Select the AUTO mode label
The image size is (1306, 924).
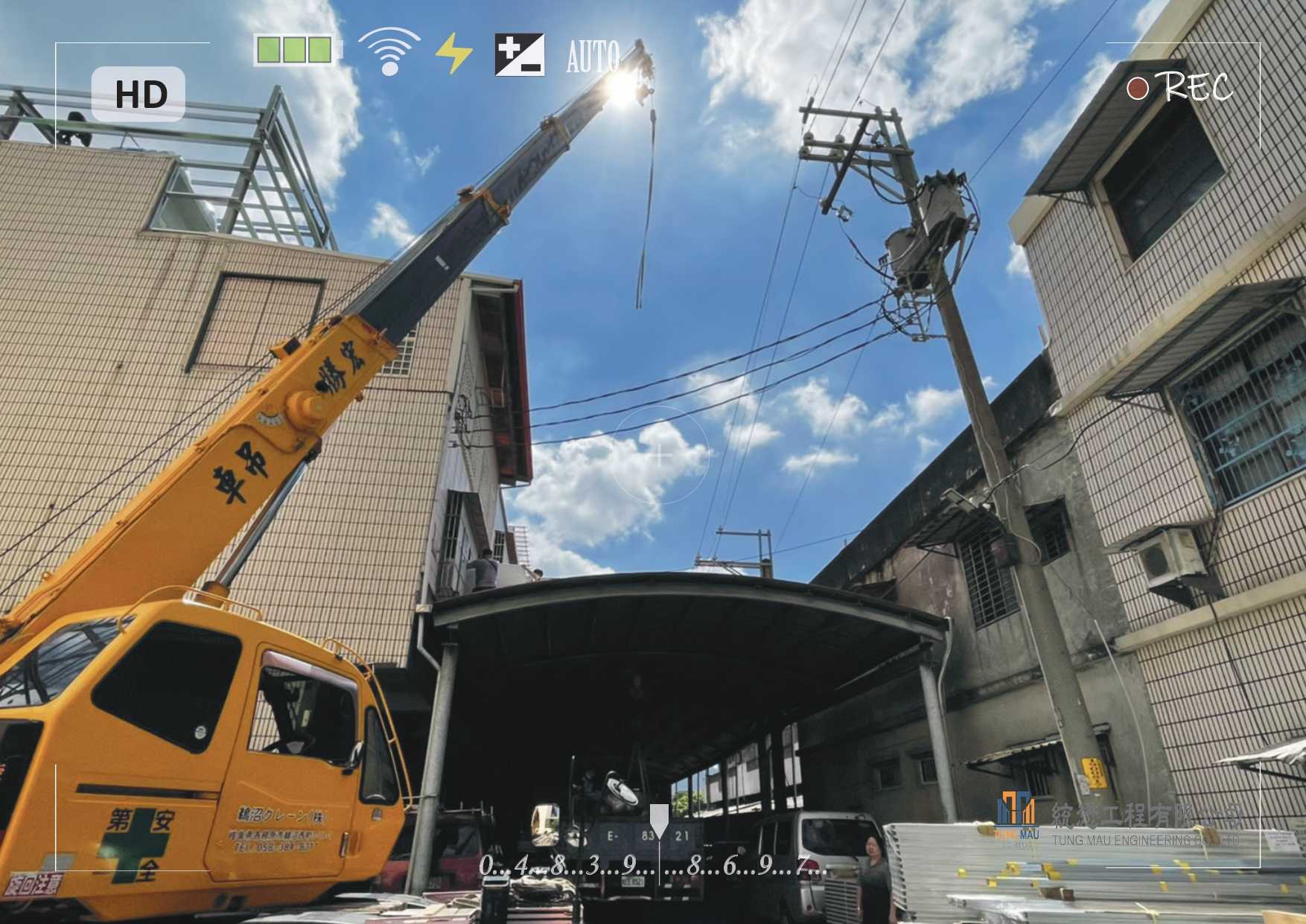click(x=593, y=57)
